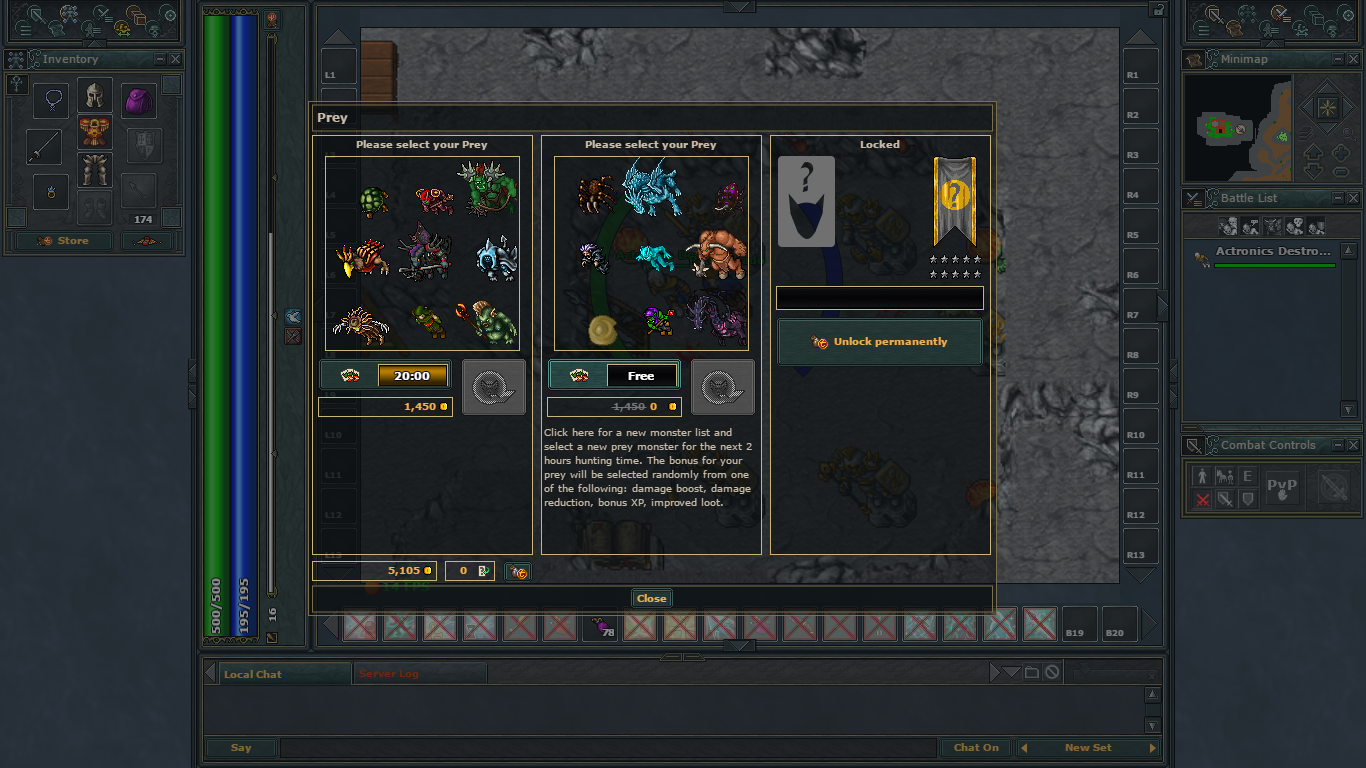Open the purple backpack slot
The width and height of the screenshot is (1366, 768).
139,101
